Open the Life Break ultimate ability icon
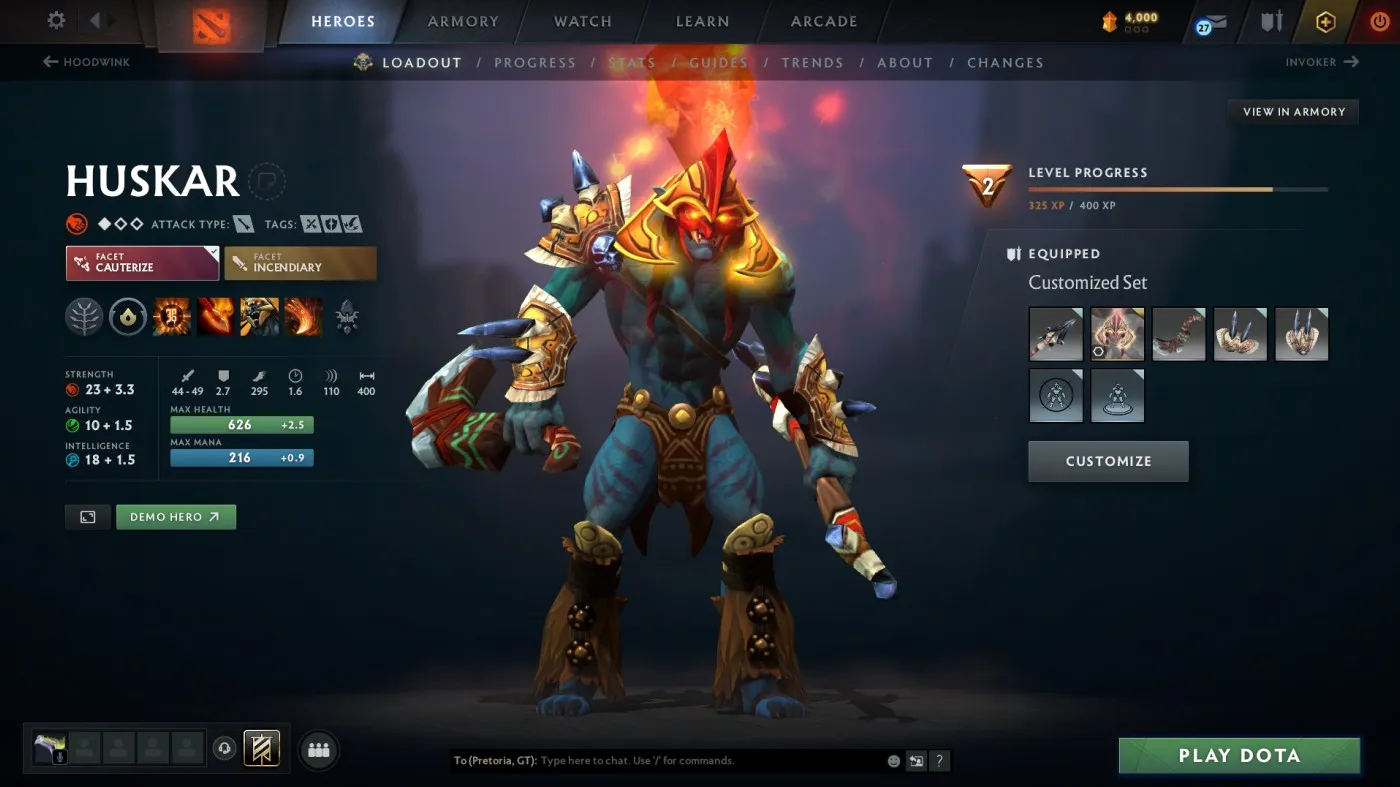This screenshot has height=787, width=1400. pyautogui.click(x=303, y=317)
